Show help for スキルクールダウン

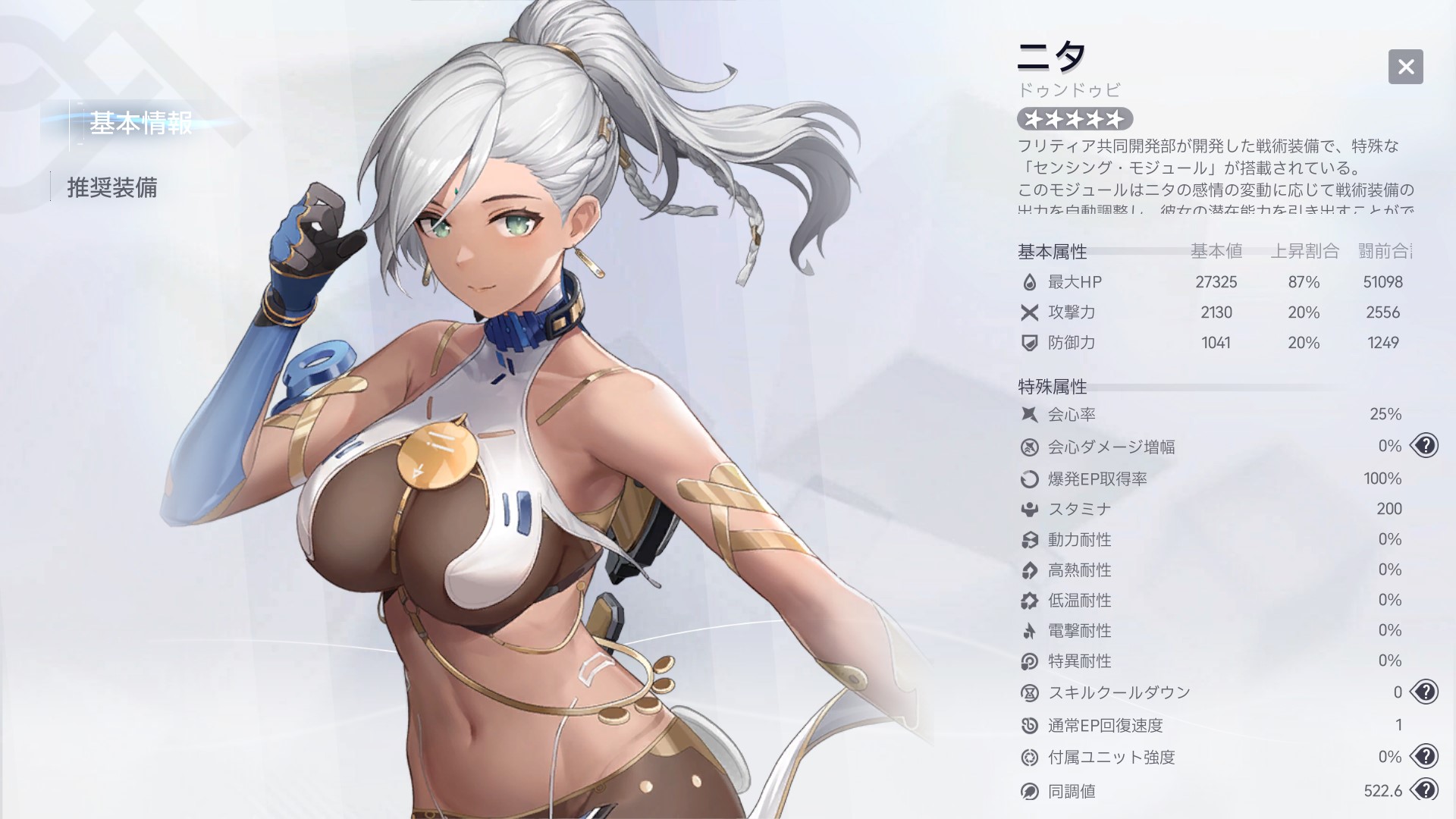(x=1425, y=692)
